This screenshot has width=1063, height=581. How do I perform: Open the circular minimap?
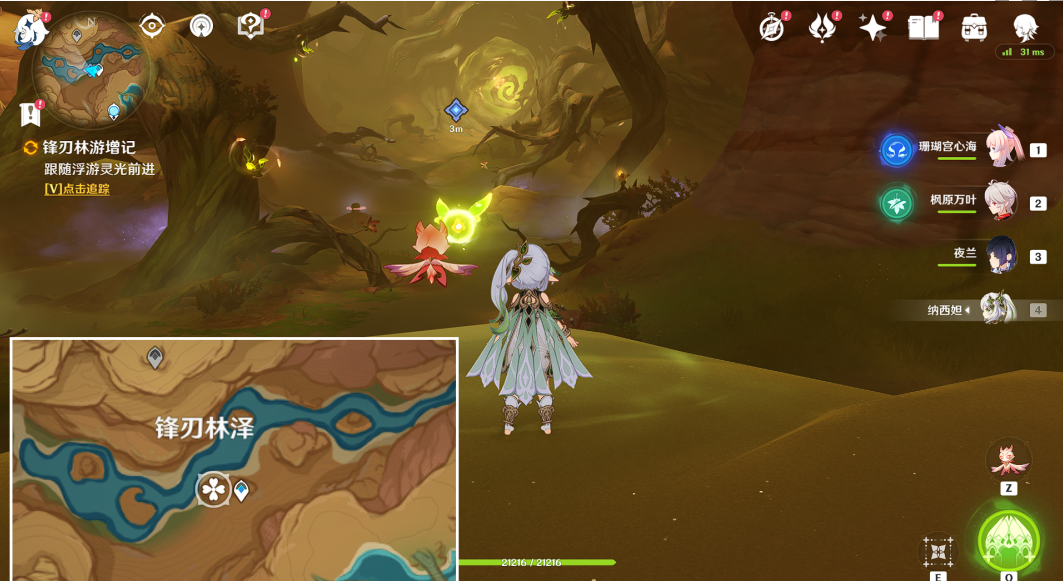pos(92,67)
